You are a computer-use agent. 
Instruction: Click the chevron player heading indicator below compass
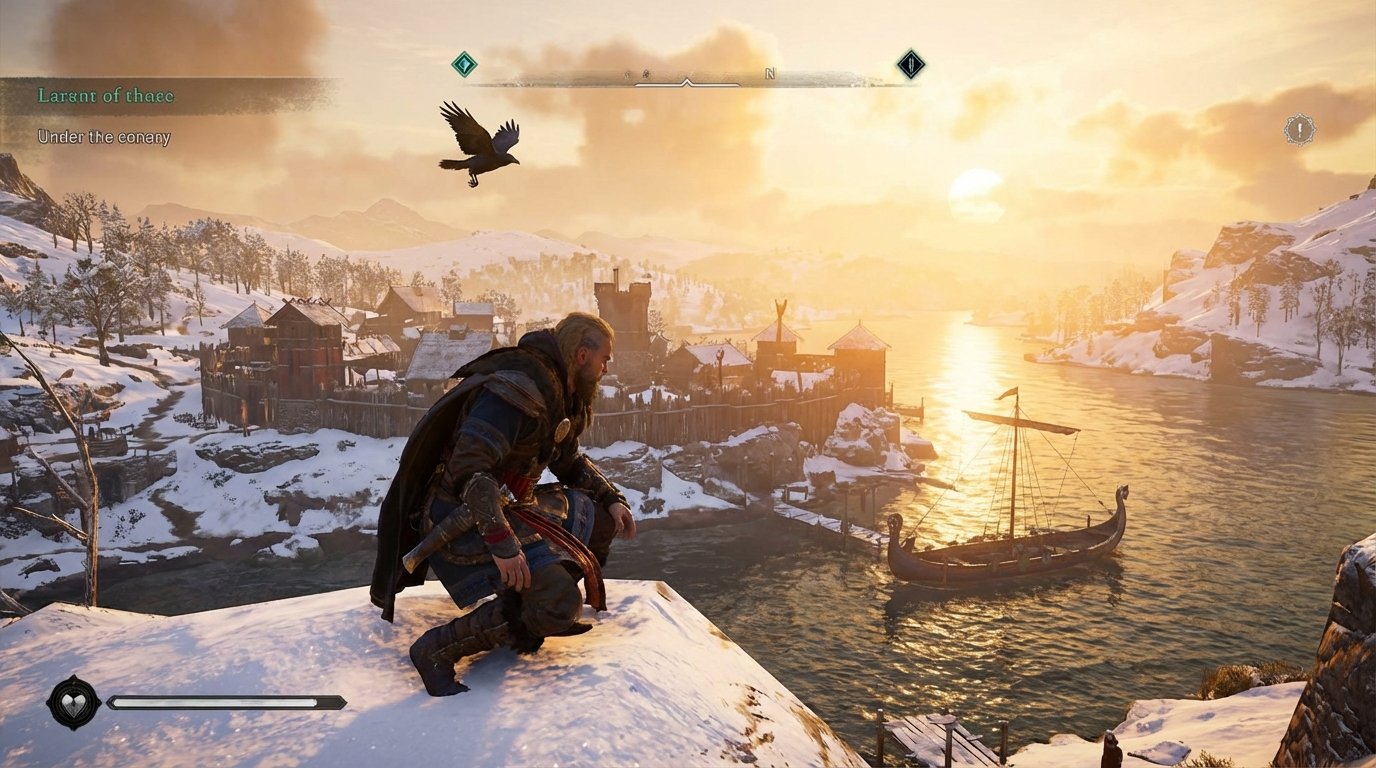[x=686, y=81]
